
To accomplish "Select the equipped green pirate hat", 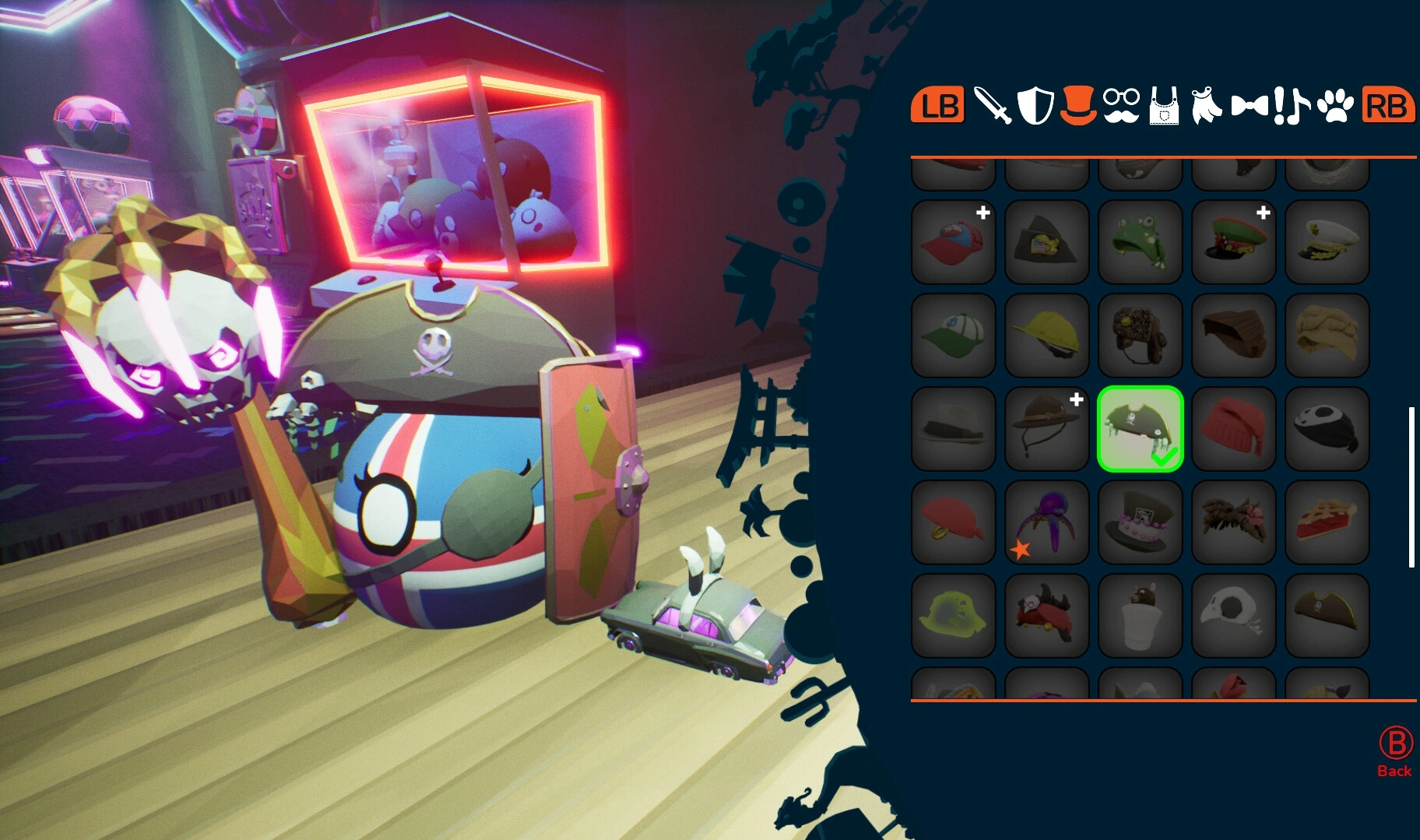I will click(x=1141, y=428).
